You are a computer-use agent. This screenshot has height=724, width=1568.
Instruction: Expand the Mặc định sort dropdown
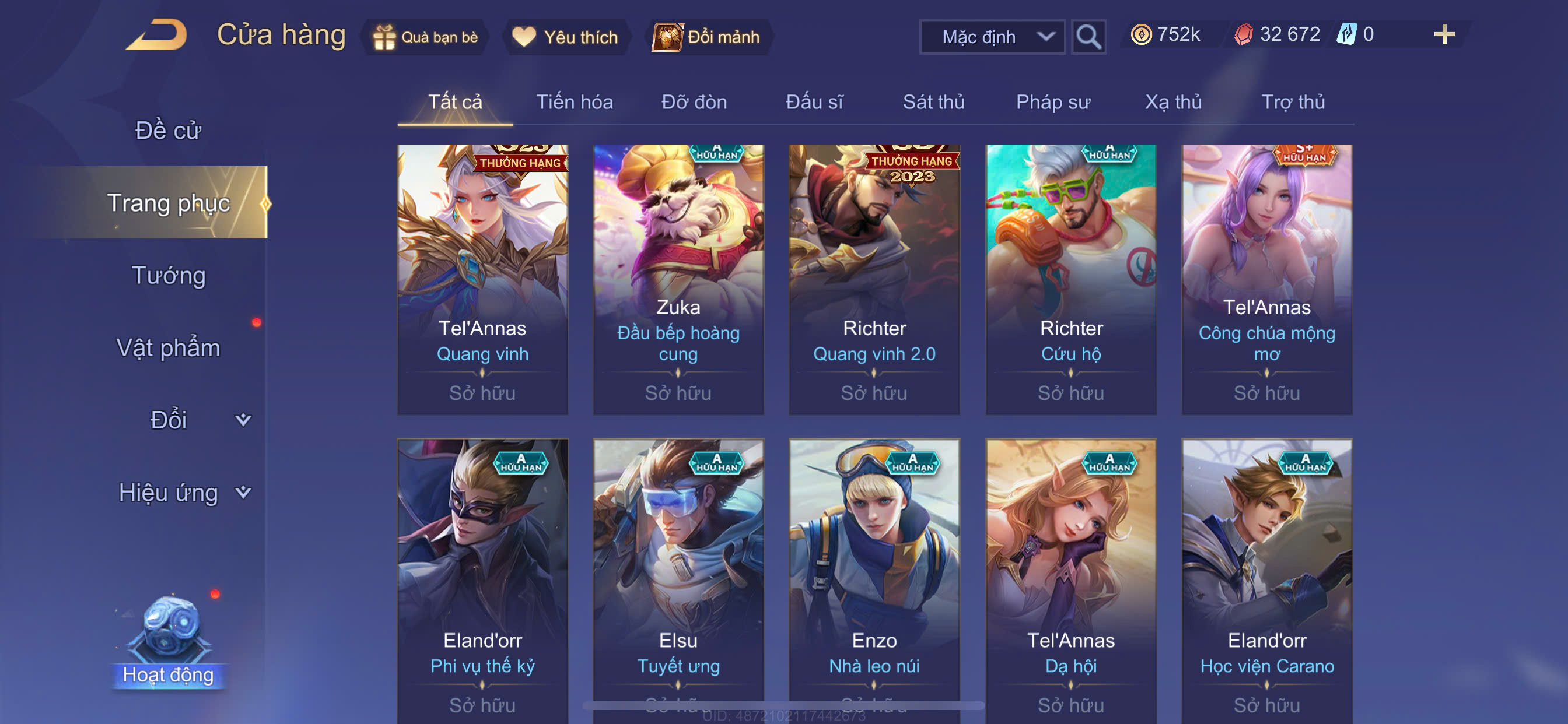coord(992,37)
